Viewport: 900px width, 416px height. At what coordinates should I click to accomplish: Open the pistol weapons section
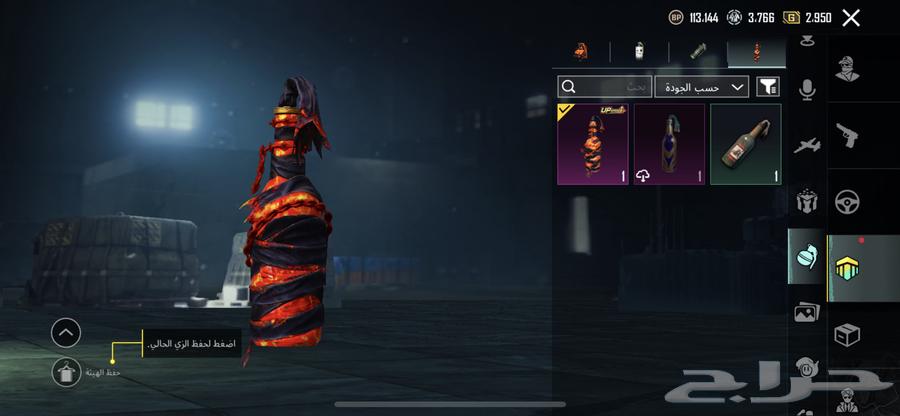pyautogui.click(x=846, y=134)
